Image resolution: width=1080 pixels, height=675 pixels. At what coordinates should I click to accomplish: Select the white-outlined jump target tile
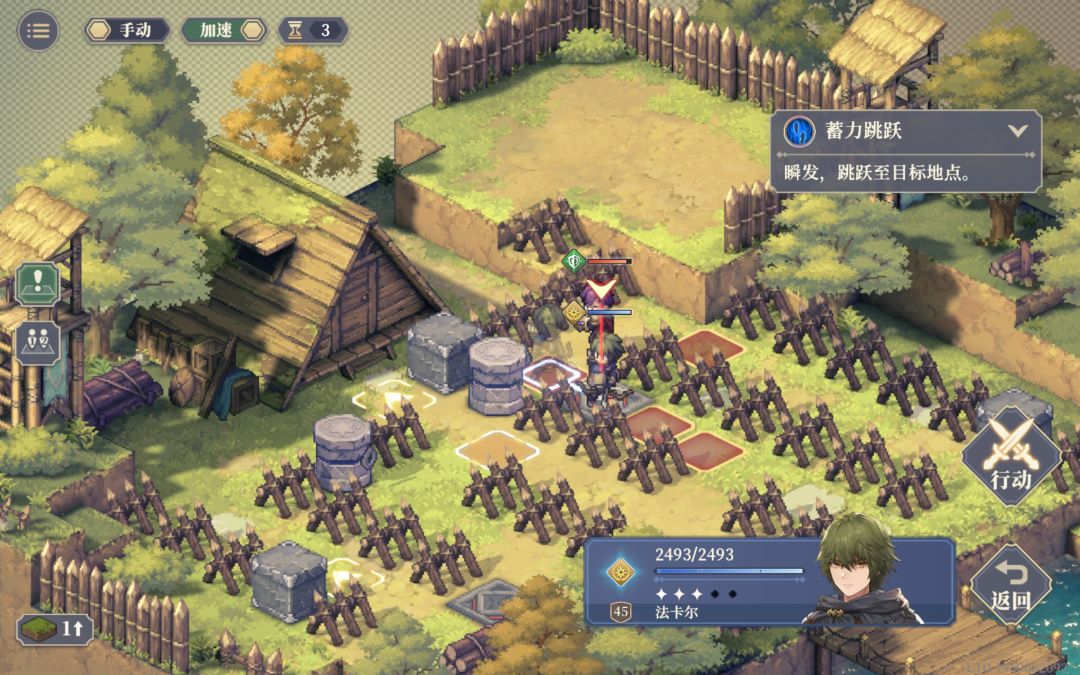[x=497, y=449]
